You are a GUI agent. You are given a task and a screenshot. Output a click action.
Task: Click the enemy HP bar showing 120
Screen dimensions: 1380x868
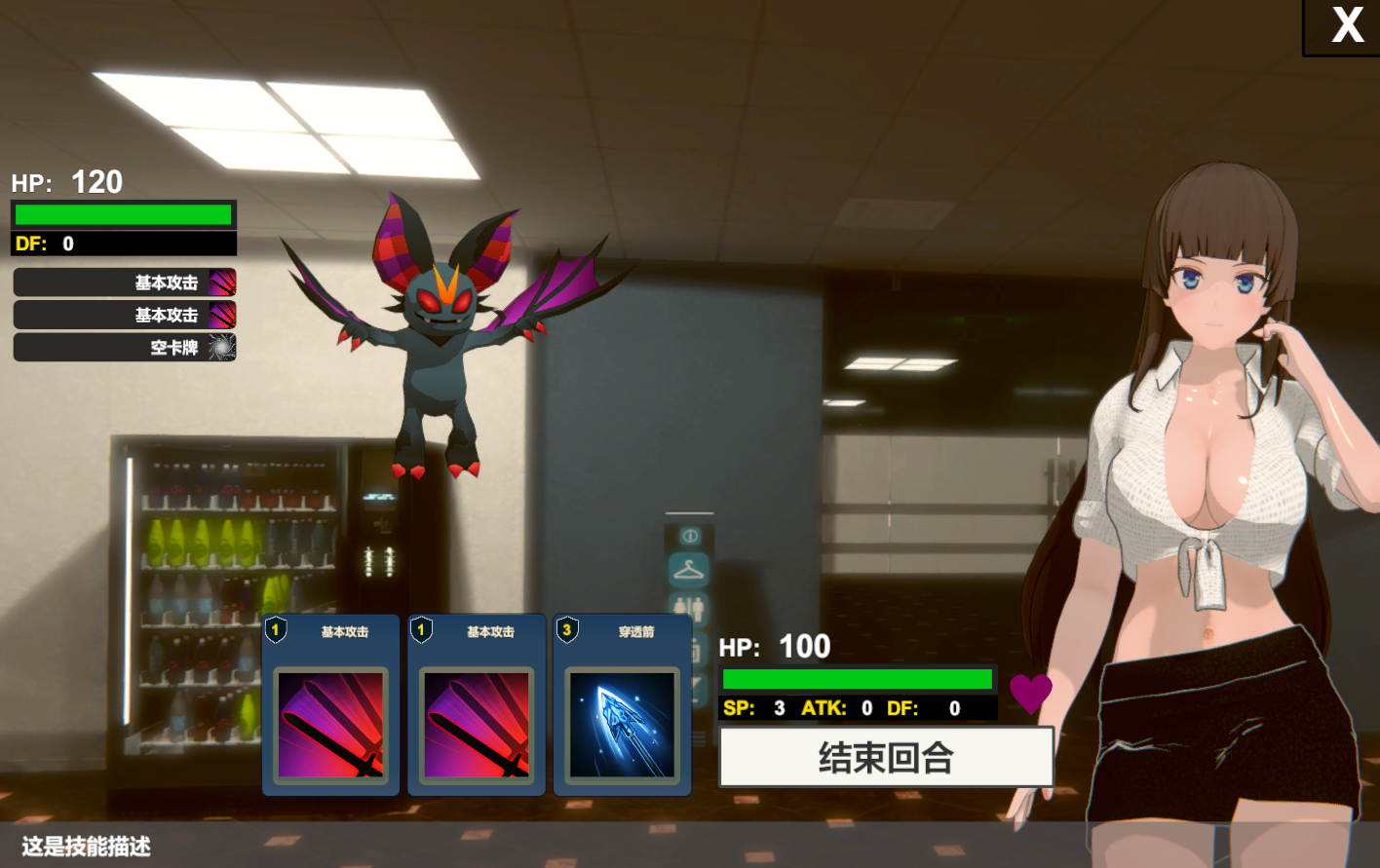123,213
